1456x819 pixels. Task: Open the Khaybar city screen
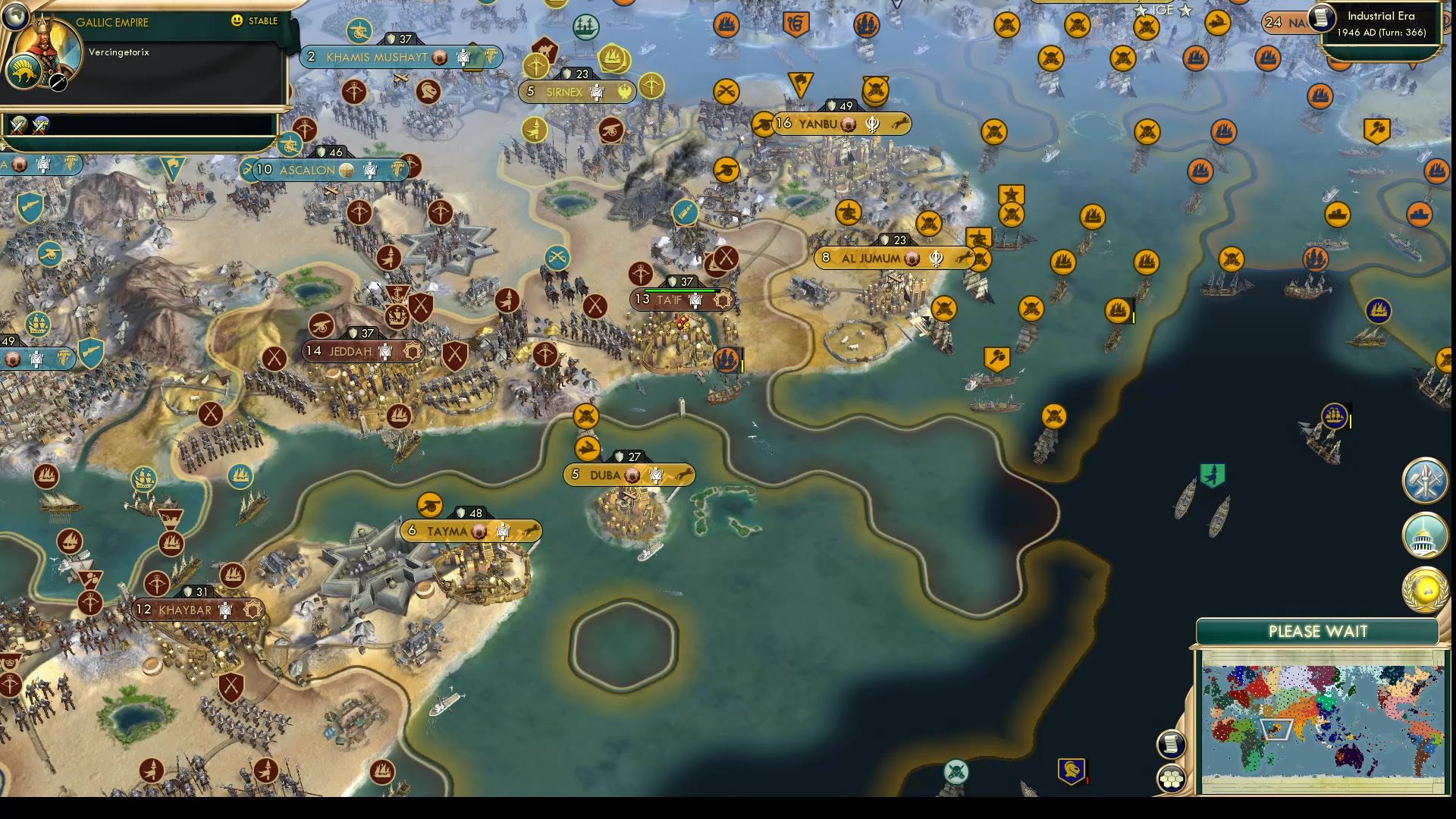(x=184, y=609)
